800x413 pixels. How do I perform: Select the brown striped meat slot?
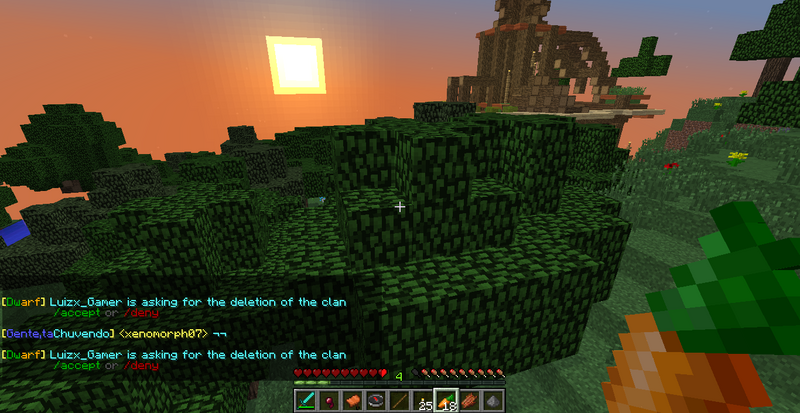(x=469, y=401)
